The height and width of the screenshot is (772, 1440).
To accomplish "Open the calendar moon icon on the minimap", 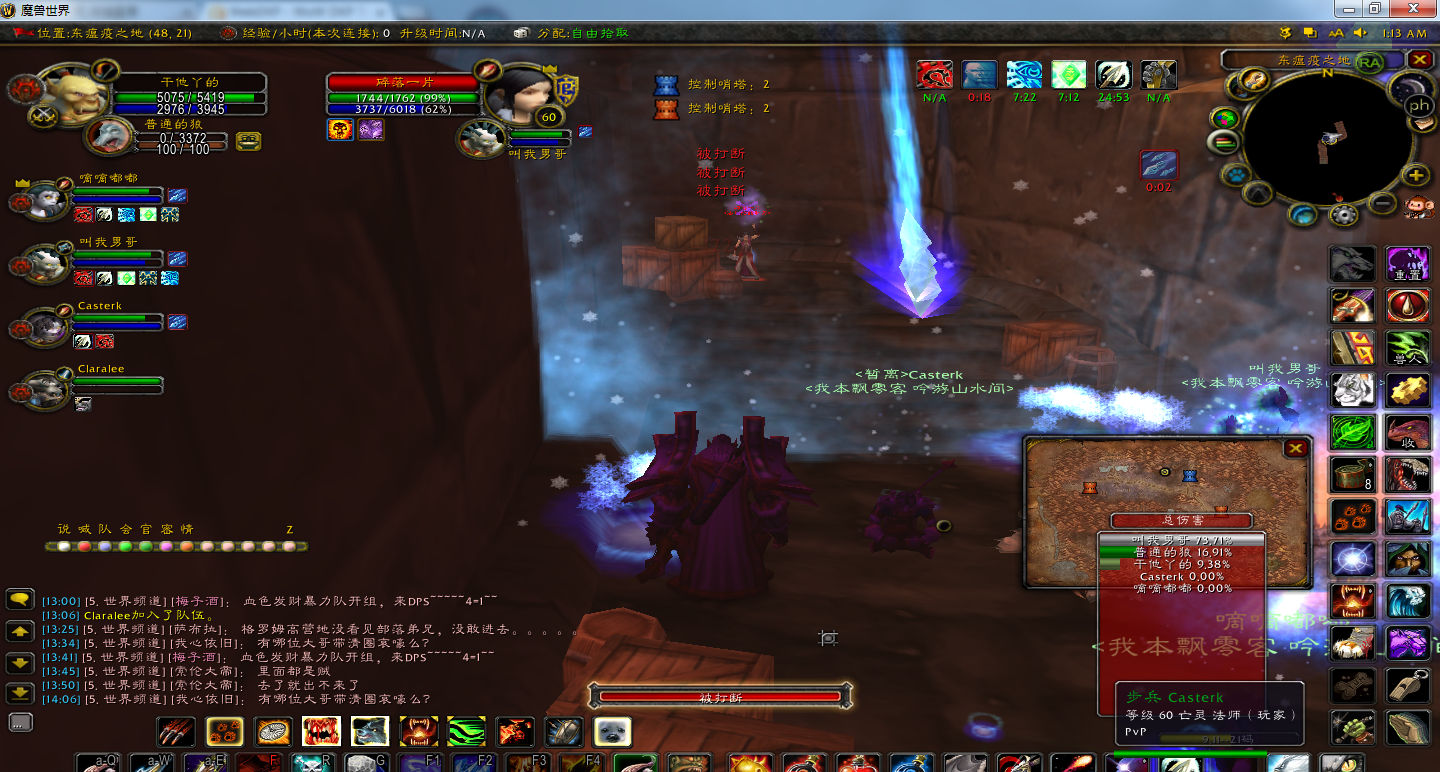I will coord(1410,87).
